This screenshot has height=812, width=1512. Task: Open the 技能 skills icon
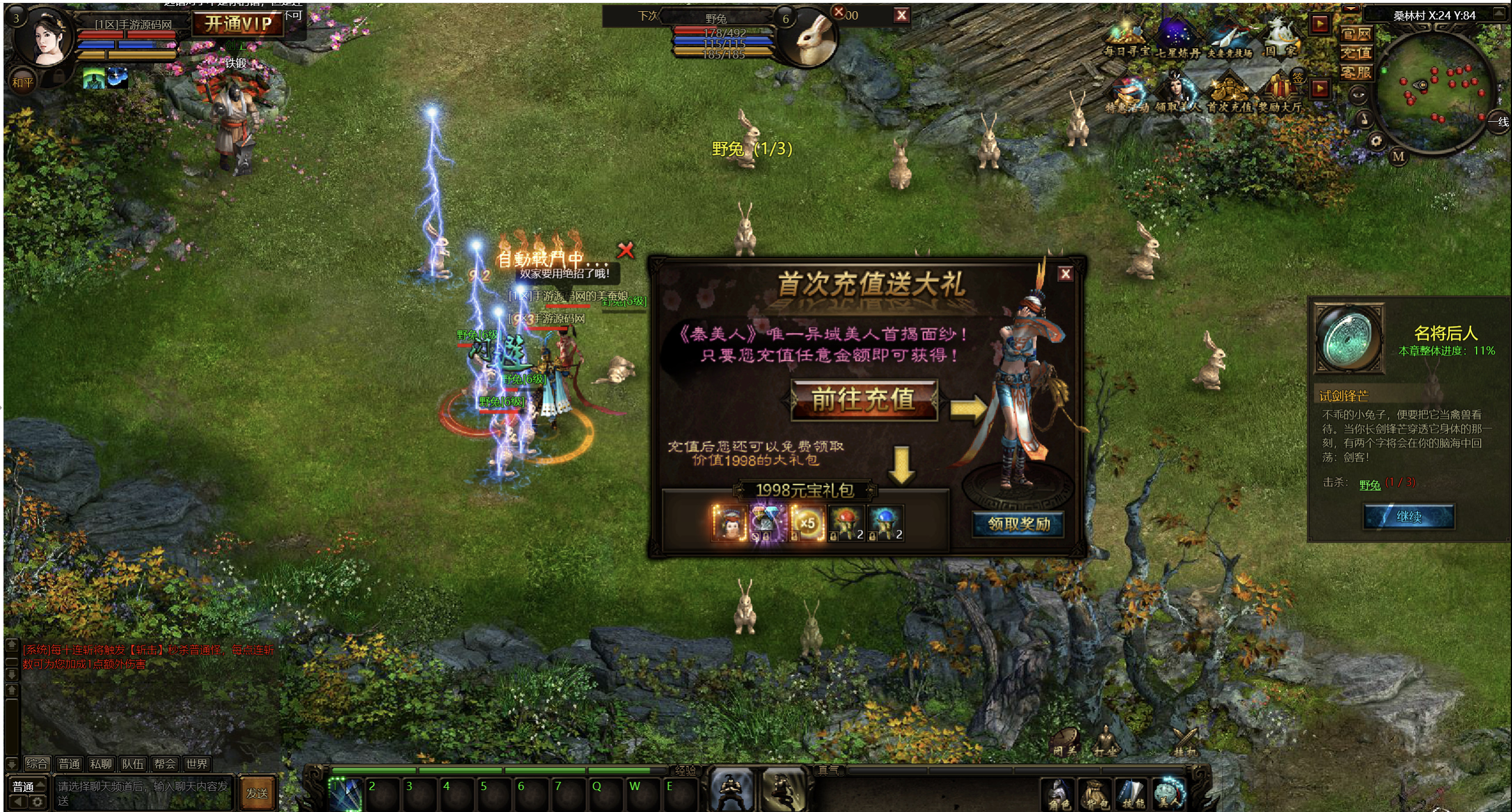1133,794
